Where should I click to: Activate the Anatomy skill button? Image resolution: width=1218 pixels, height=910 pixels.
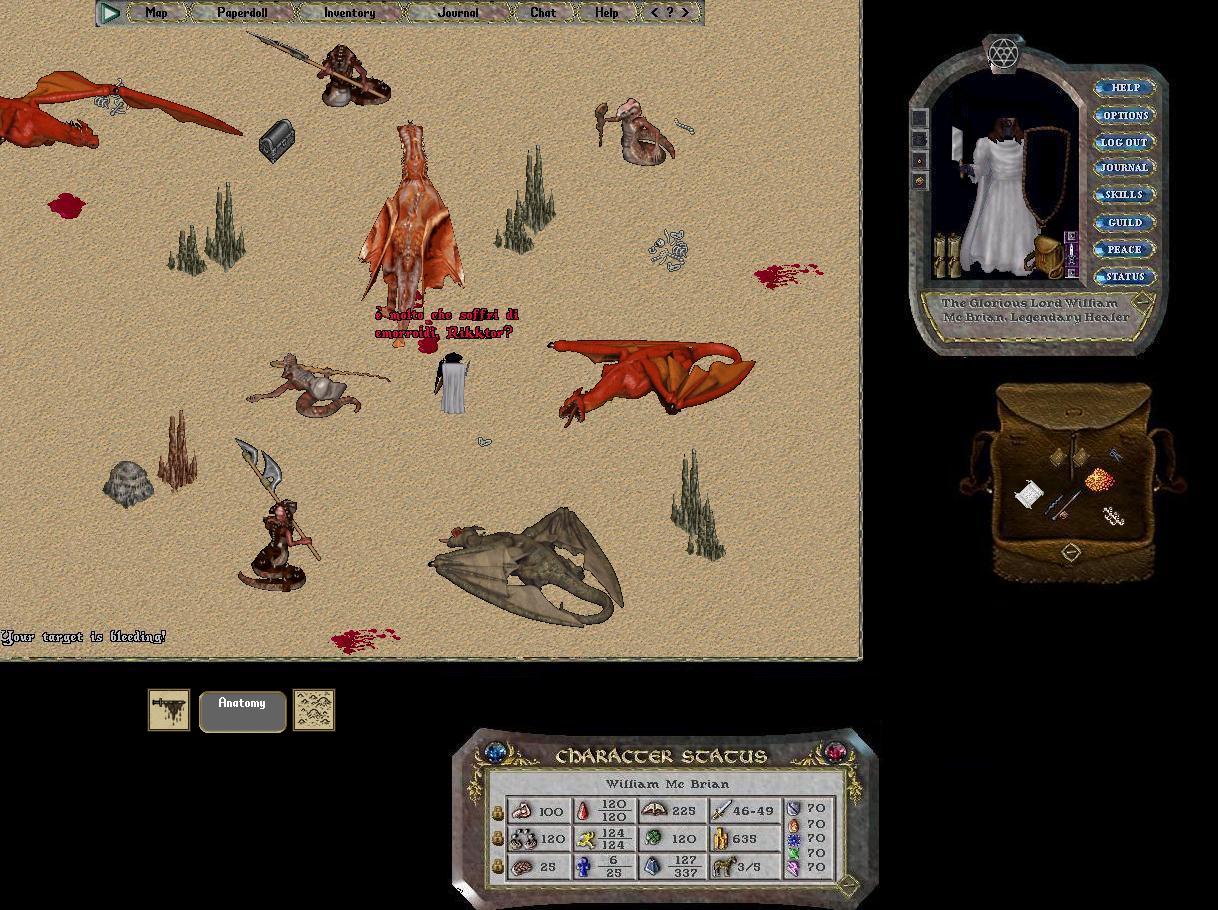(x=242, y=710)
